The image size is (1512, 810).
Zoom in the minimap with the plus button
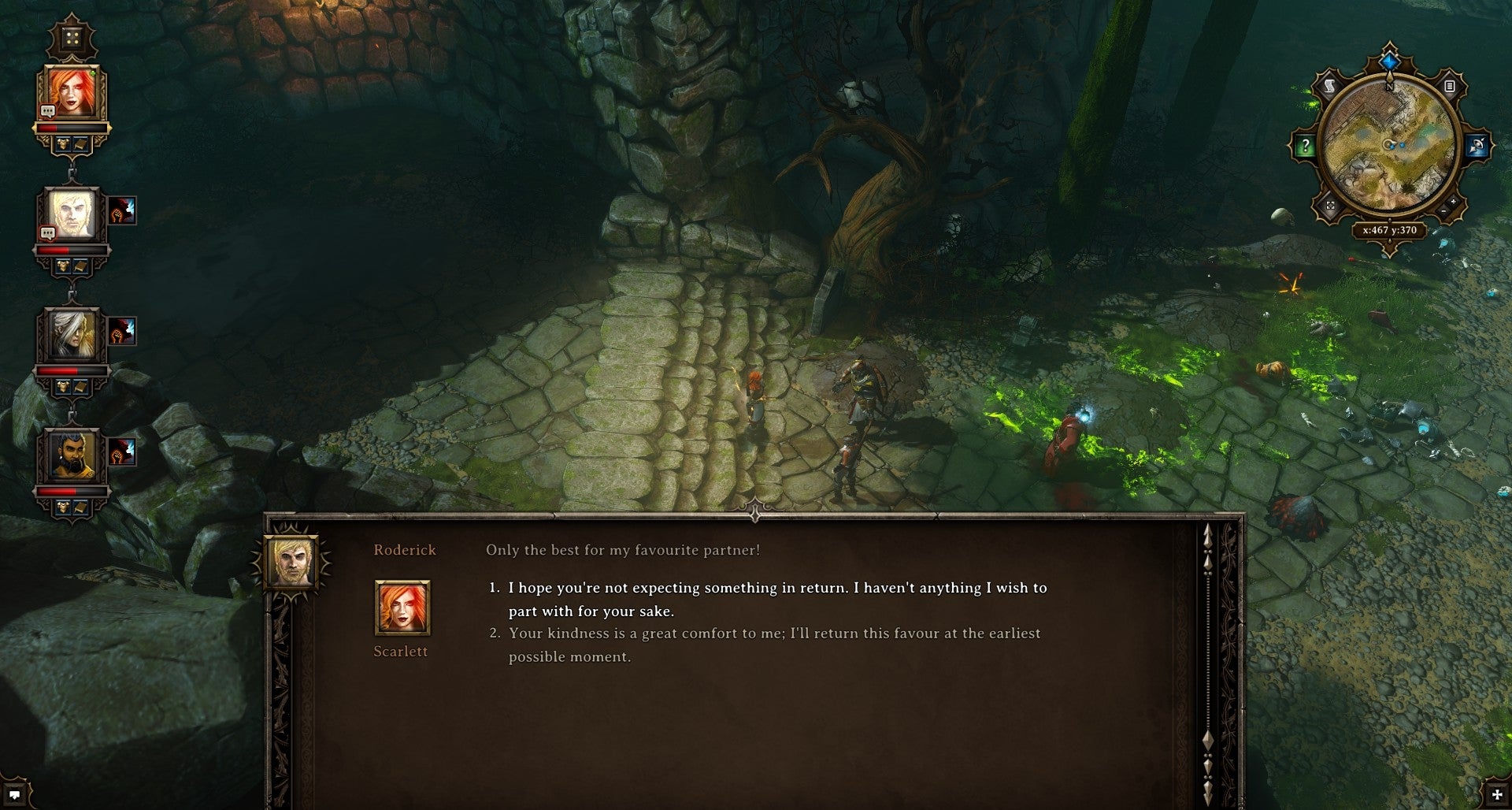point(1454,203)
